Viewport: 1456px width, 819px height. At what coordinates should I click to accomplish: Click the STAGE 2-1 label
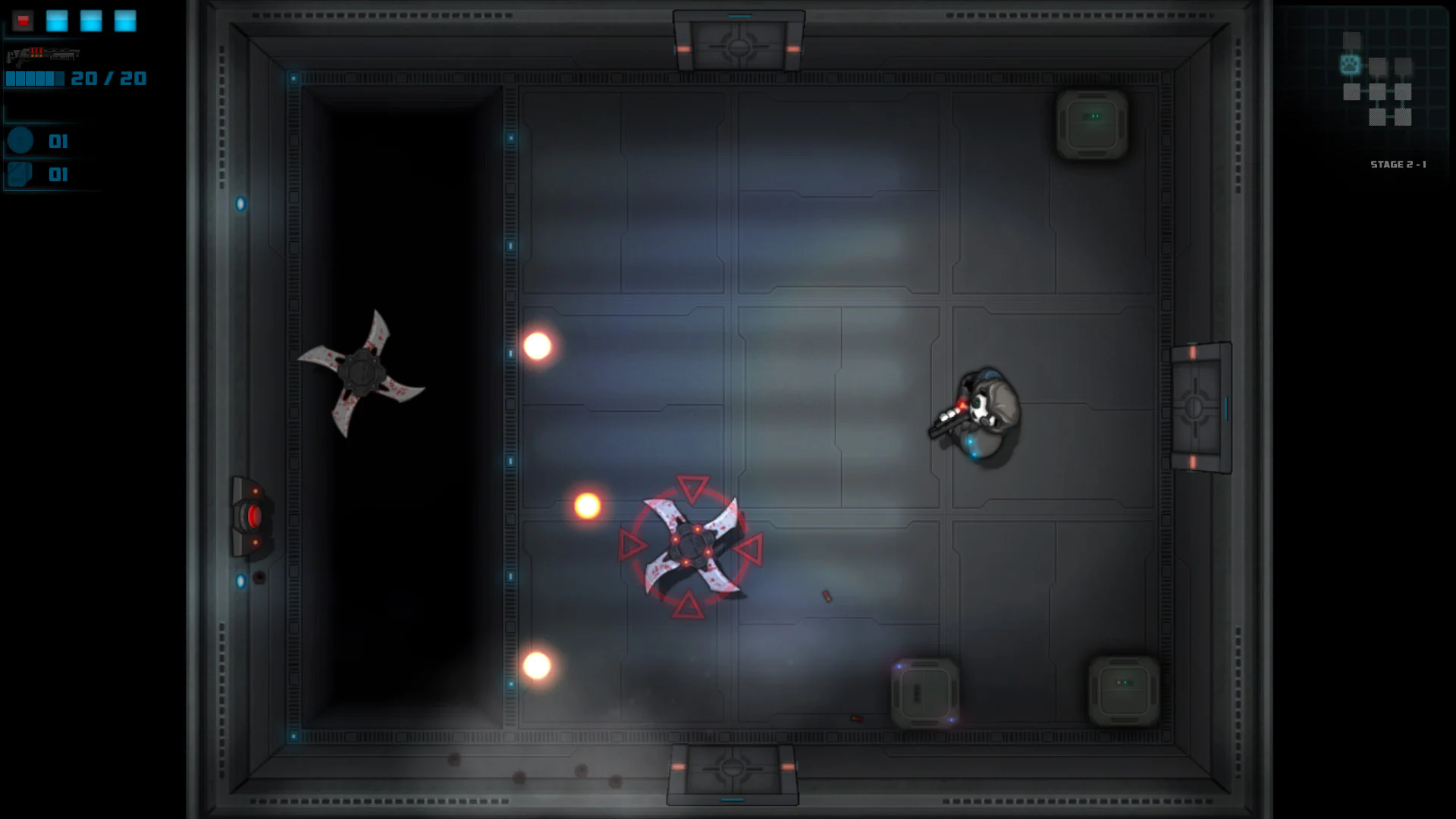pyautogui.click(x=1399, y=164)
